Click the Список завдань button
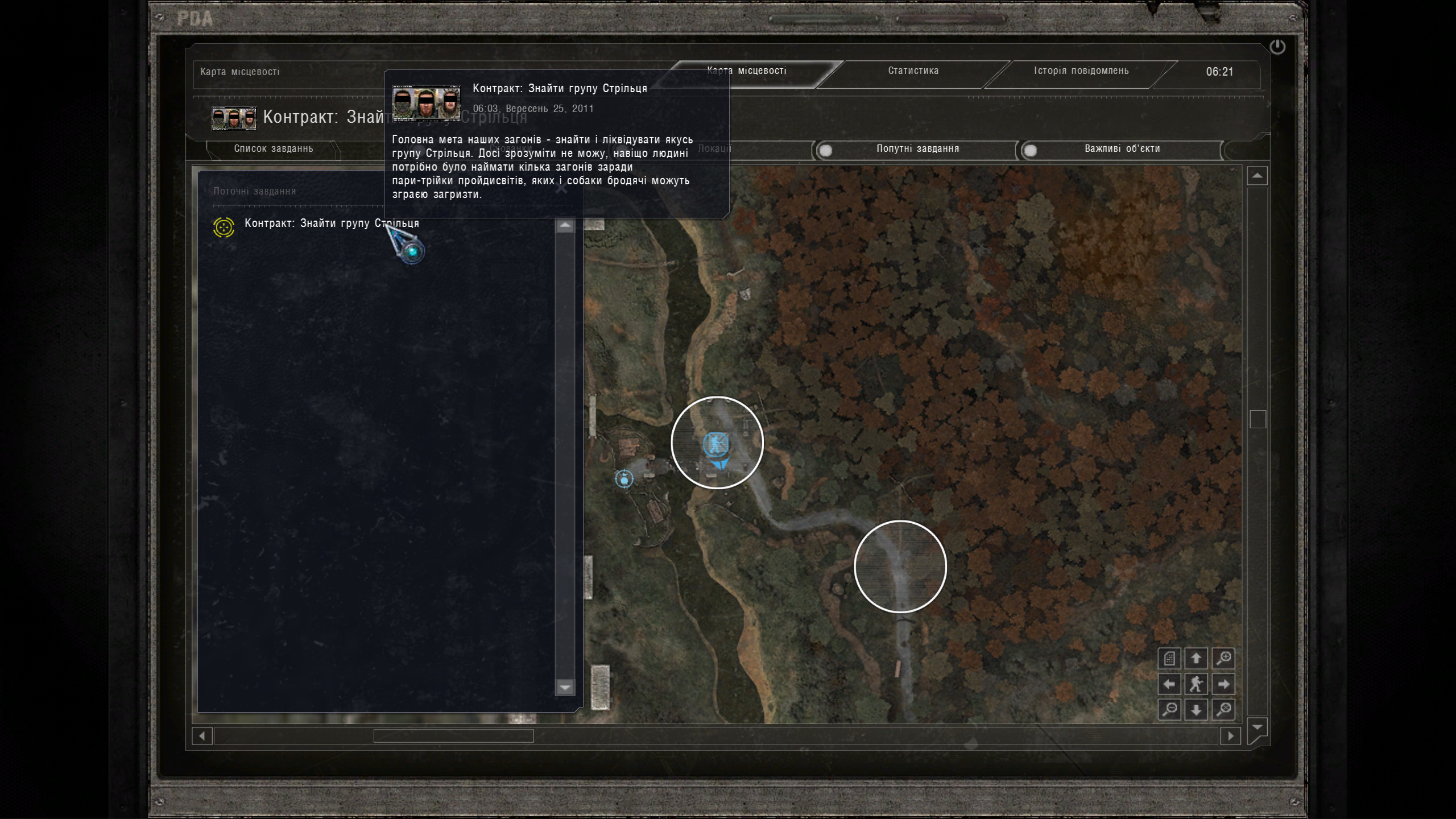Image resolution: width=1456 pixels, height=819 pixels. pos(273,149)
